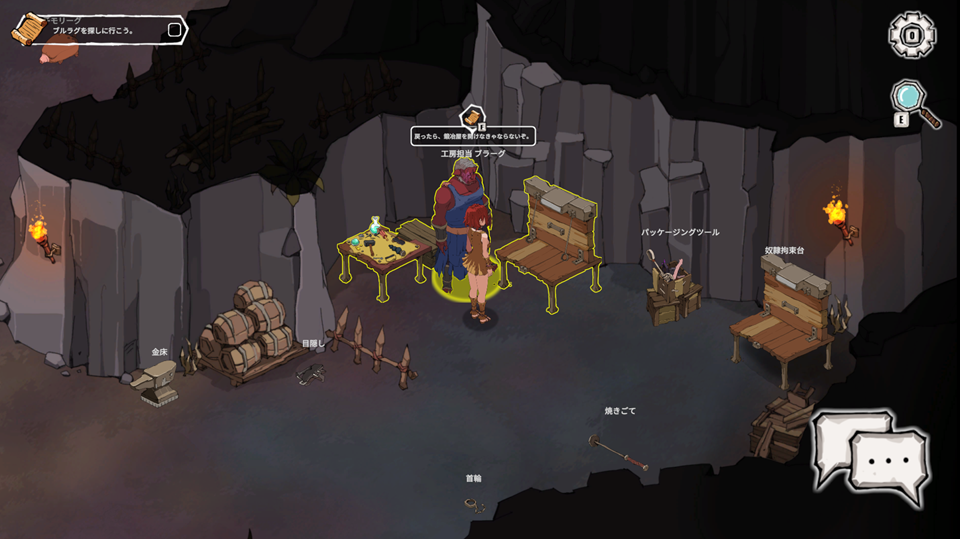Open settings with the gear icon
Viewport: 960px width, 539px height.
[x=912, y=34]
